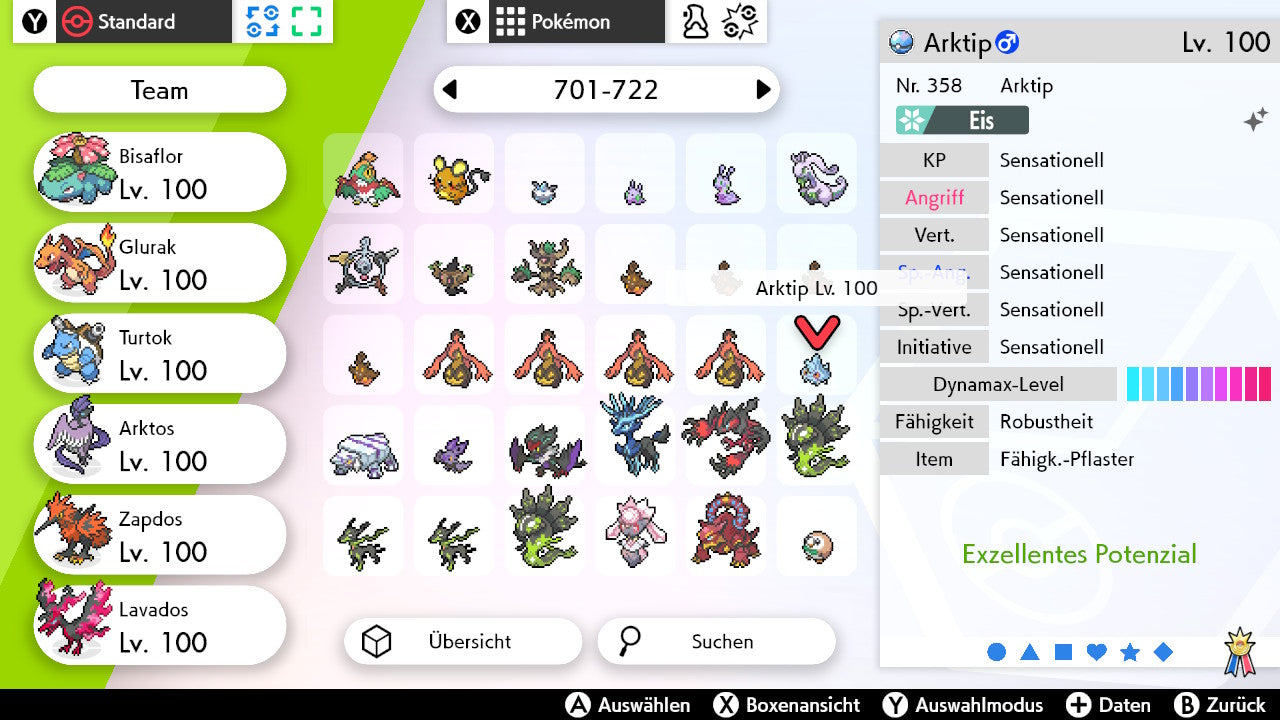
Task: Select the pink Diancie box slot
Action: (635, 530)
